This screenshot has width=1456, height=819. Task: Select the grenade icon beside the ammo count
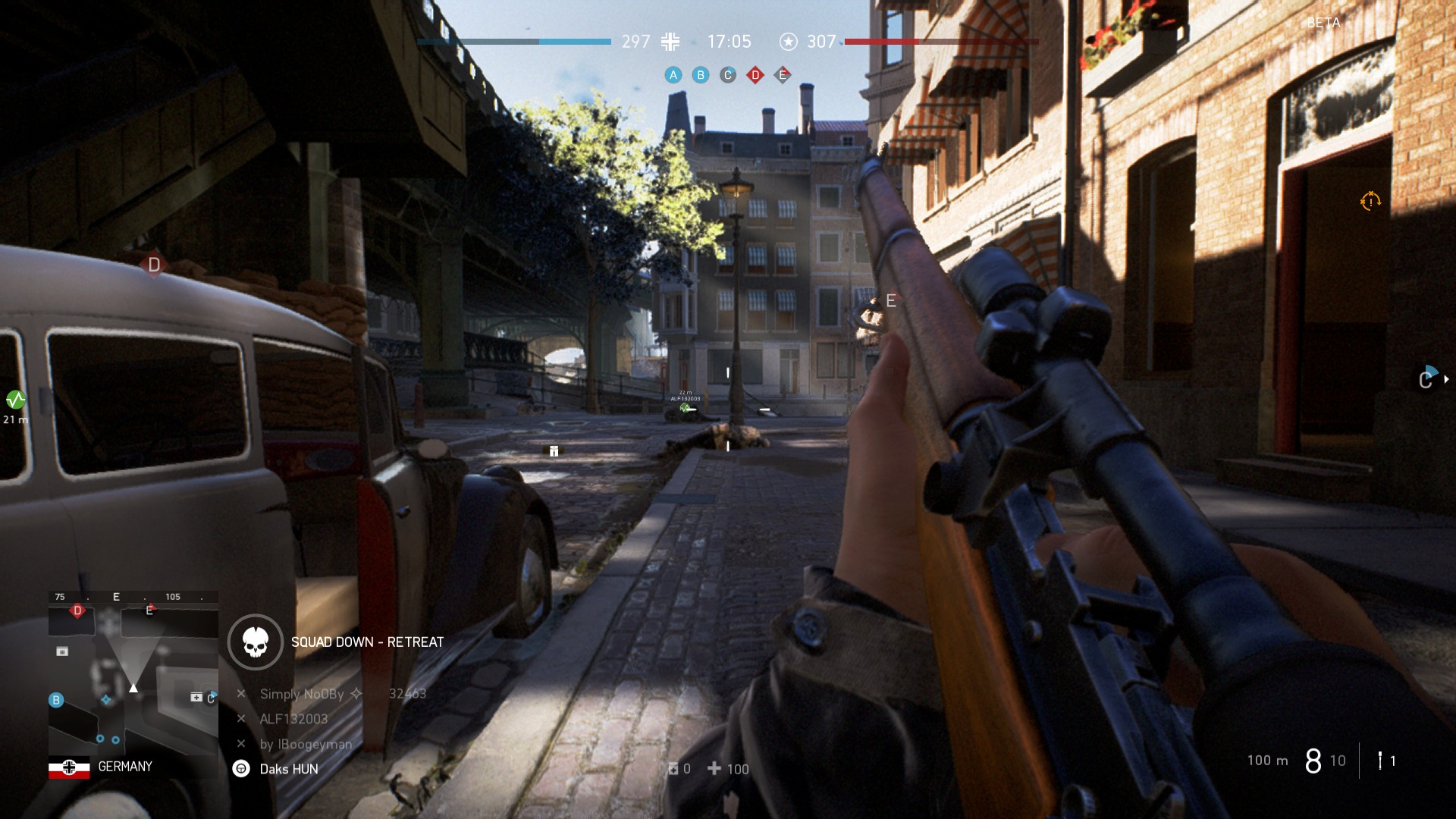(x=1380, y=761)
